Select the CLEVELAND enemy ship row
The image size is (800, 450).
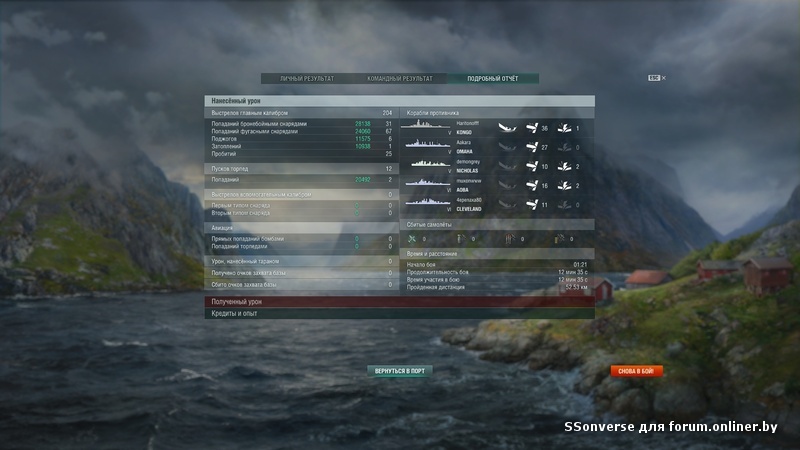click(496, 205)
